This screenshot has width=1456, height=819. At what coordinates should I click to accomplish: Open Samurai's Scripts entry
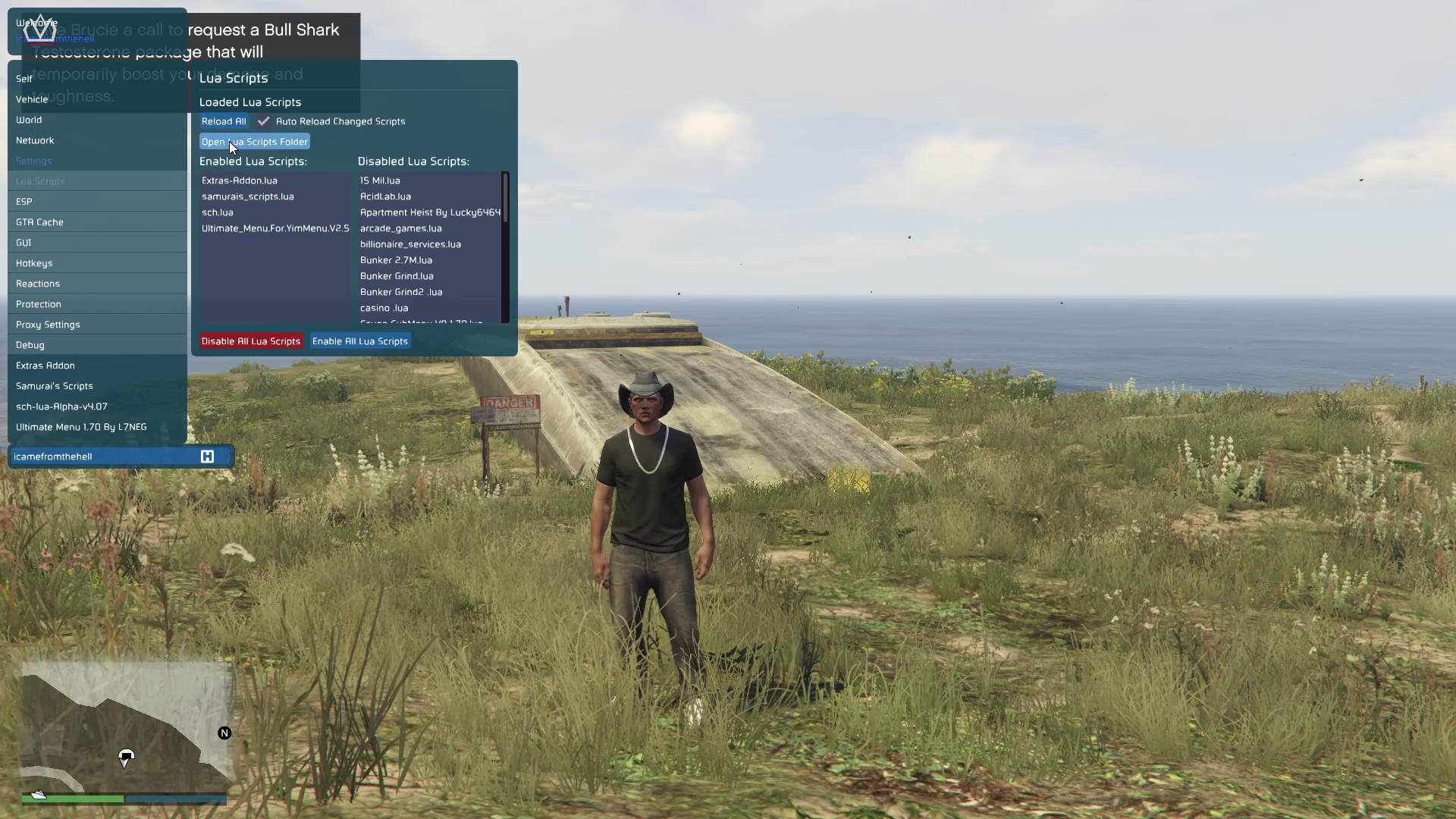tap(55, 386)
